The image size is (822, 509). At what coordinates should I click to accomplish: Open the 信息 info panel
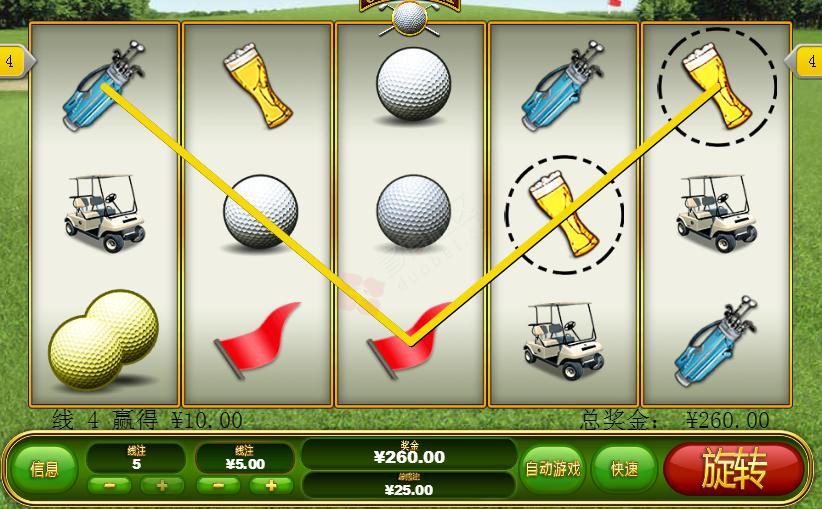coord(44,468)
